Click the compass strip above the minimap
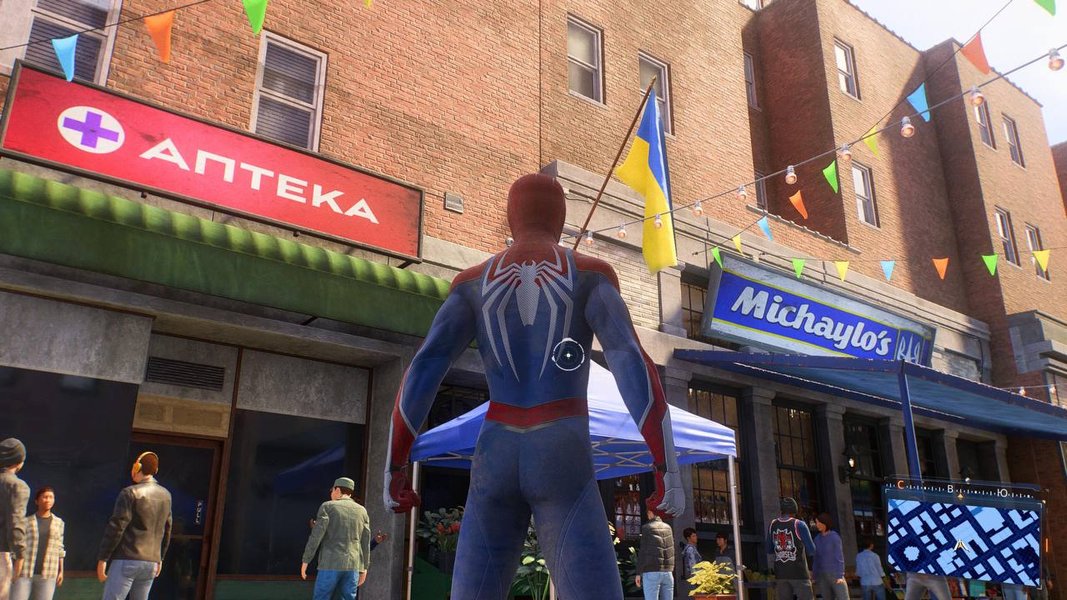Image resolution: width=1067 pixels, height=600 pixels. (x=962, y=489)
